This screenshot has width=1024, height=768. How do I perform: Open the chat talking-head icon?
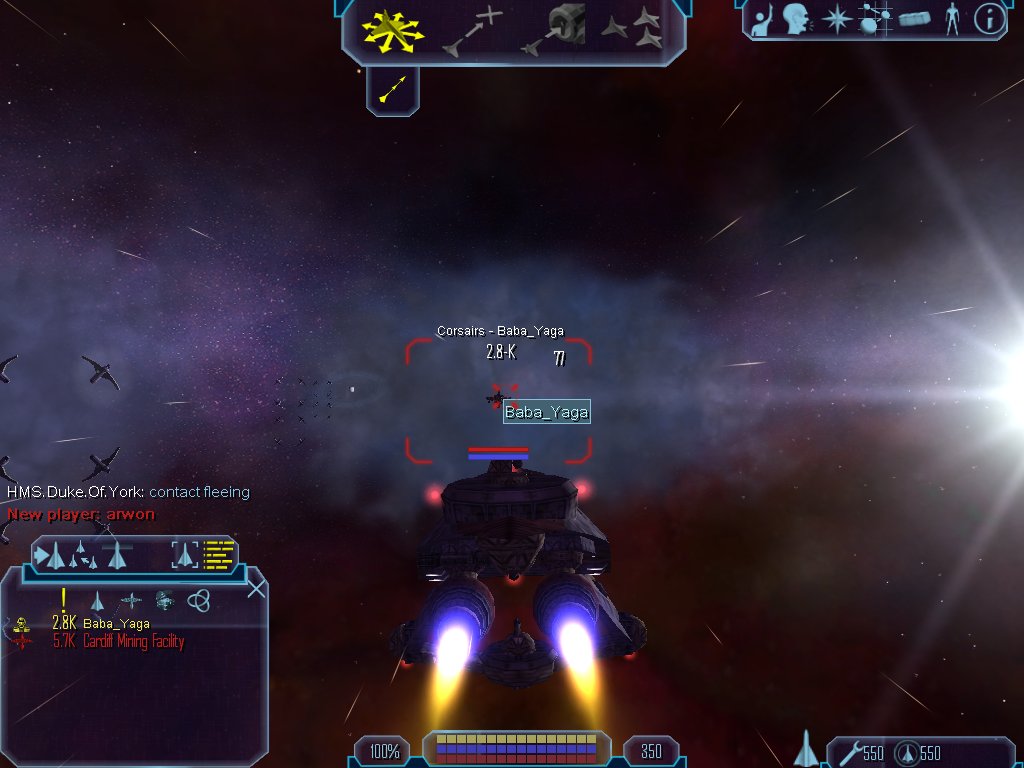point(796,19)
